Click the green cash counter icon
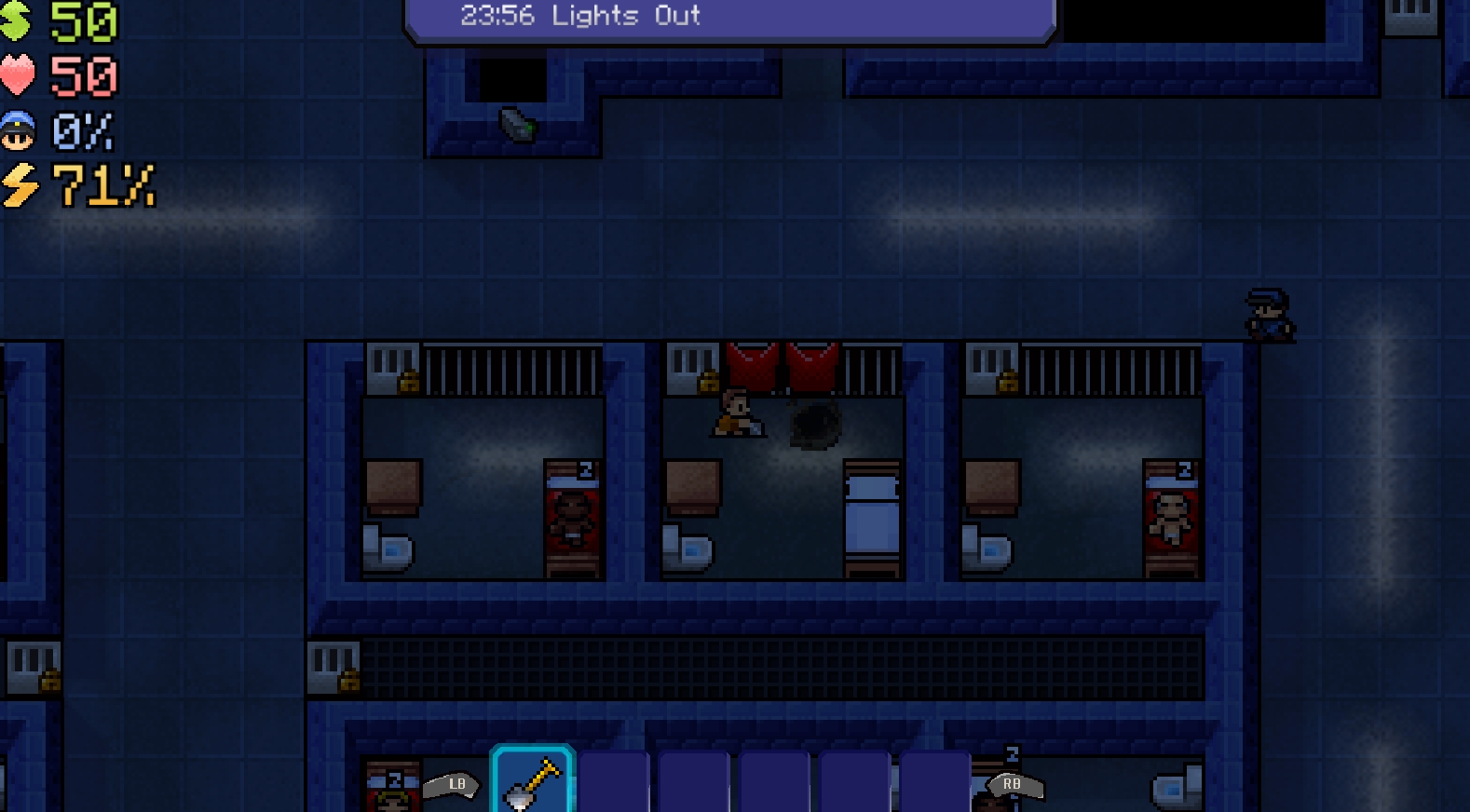The height and width of the screenshot is (812, 1470). 19,19
